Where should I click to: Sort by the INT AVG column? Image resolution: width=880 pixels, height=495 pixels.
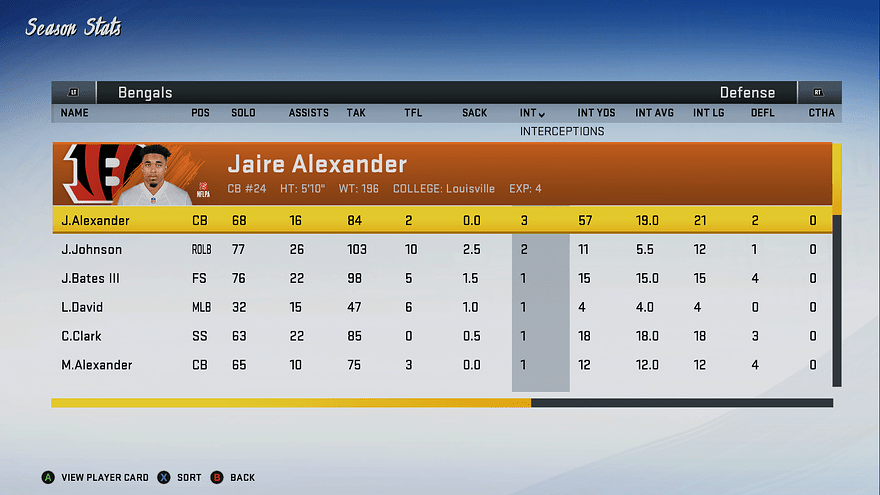pos(655,113)
